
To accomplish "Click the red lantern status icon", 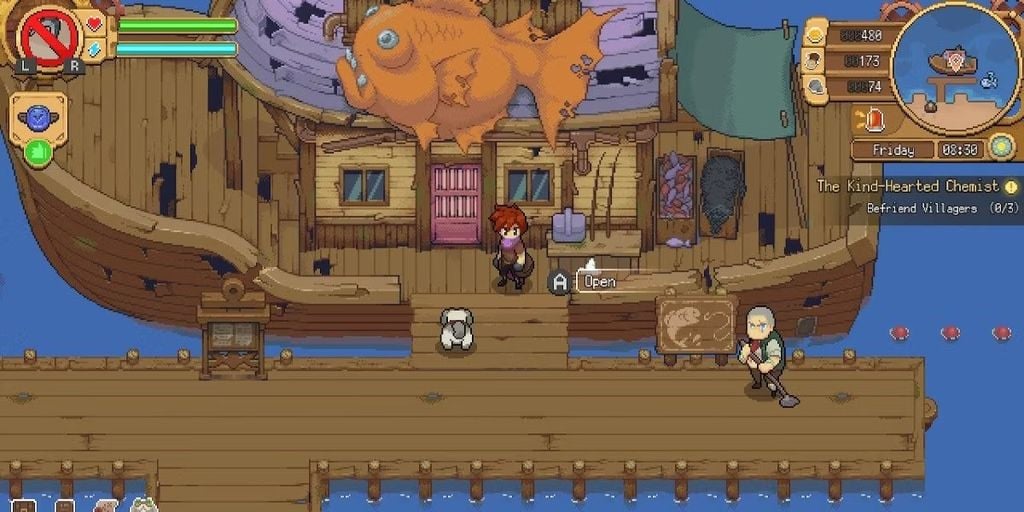I will pyautogui.click(x=875, y=120).
